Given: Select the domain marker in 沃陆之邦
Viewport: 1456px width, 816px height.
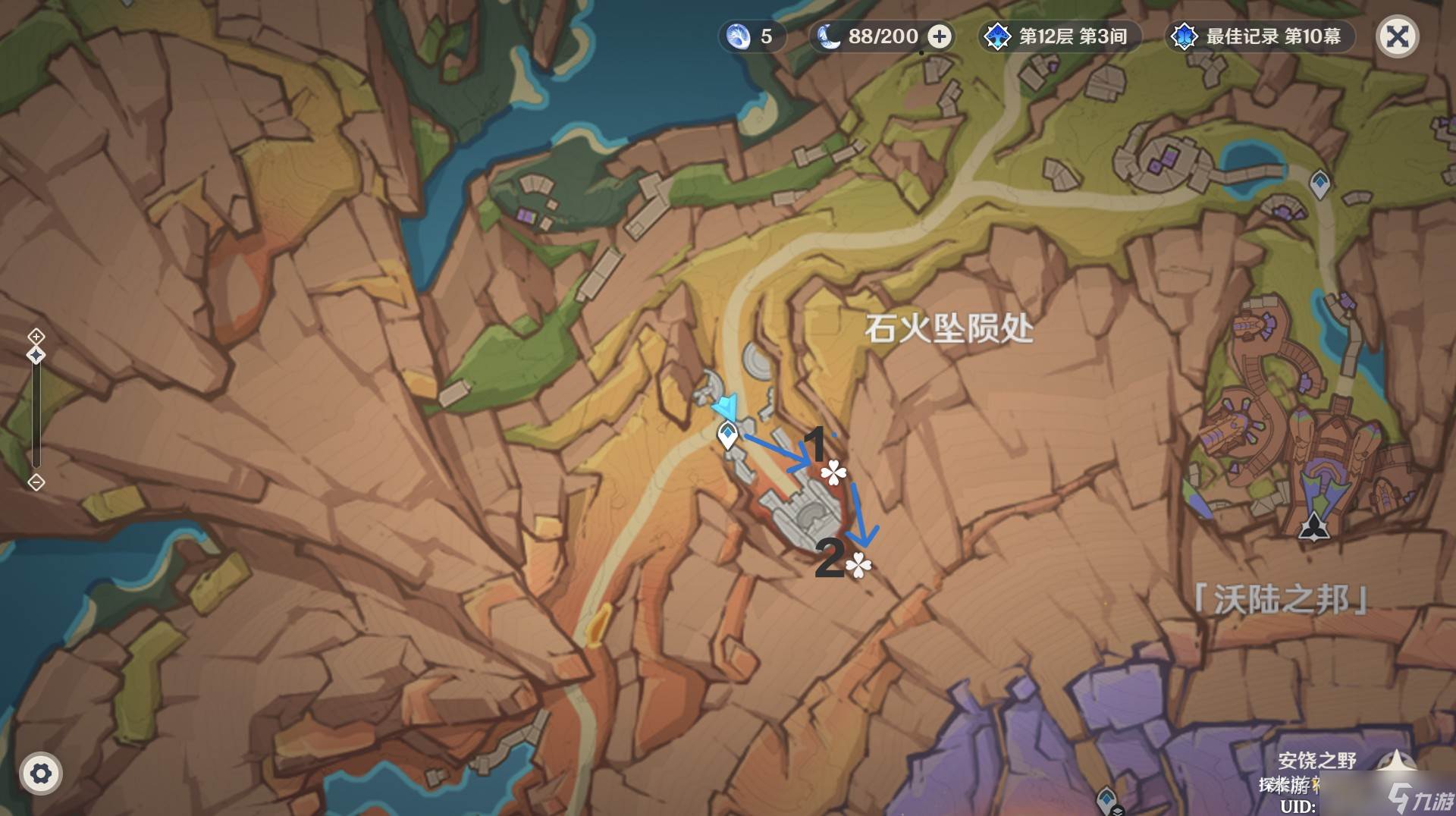Looking at the screenshot, I should [1313, 526].
